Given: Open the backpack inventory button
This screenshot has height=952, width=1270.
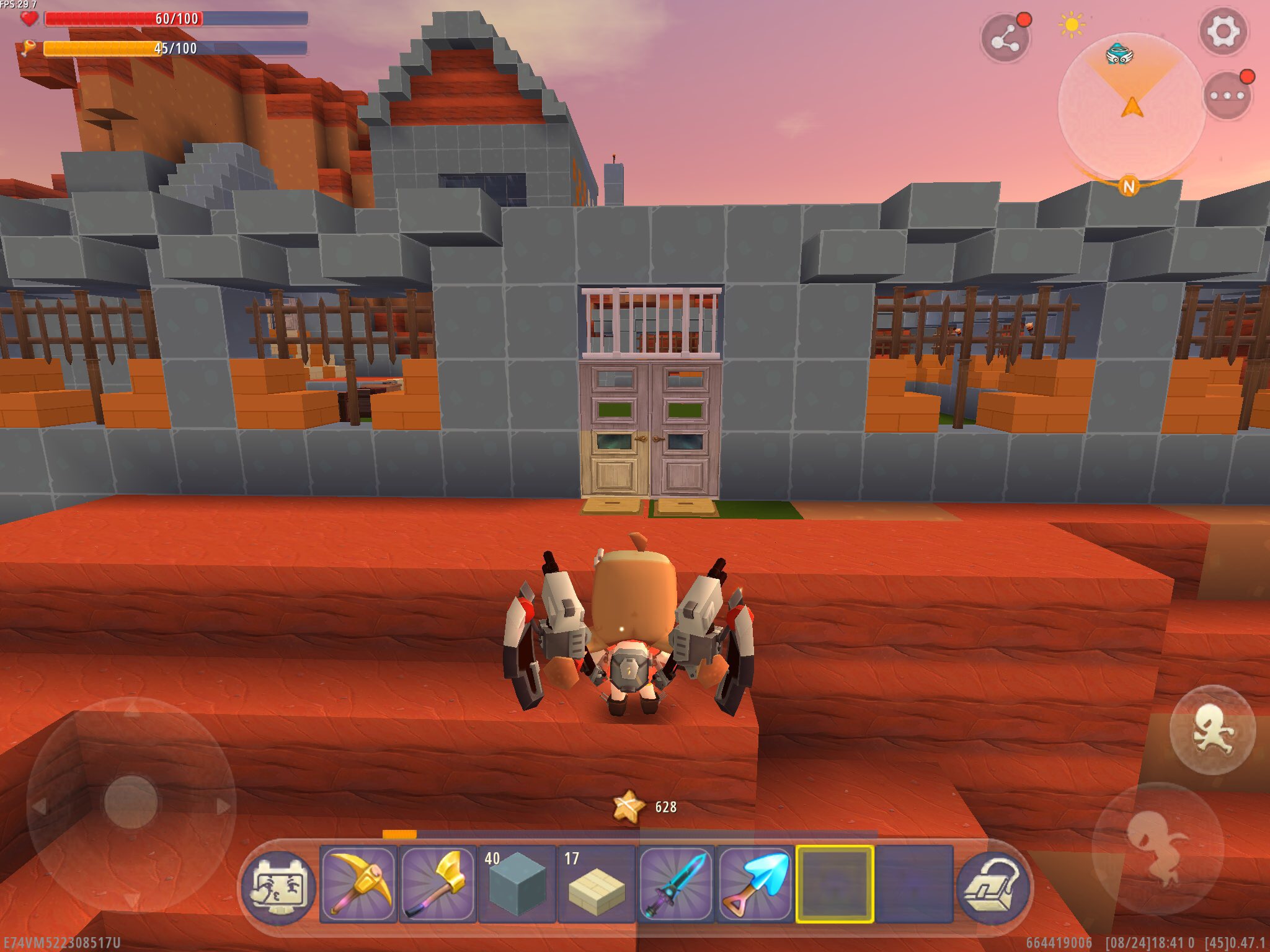Looking at the screenshot, I should click(x=993, y=885).
